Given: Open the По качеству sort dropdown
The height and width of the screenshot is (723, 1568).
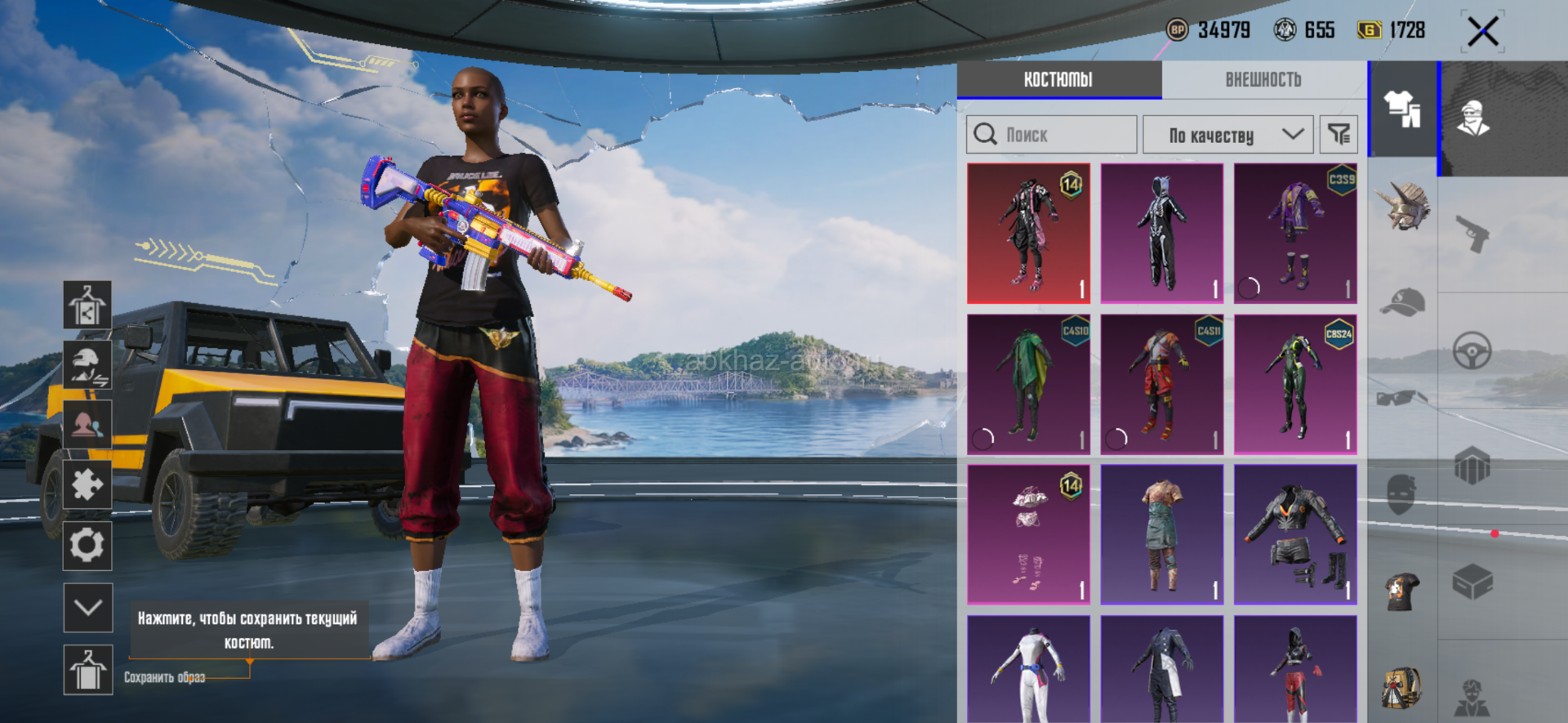Looking at the screenshot, I should click(1227, 135).
